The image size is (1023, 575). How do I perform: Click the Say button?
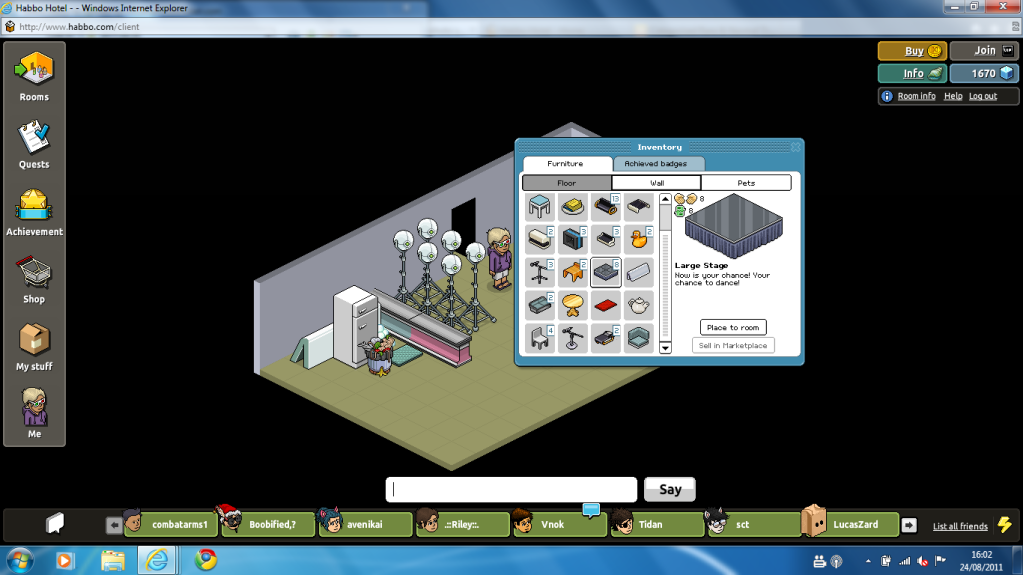click(670, 490)
